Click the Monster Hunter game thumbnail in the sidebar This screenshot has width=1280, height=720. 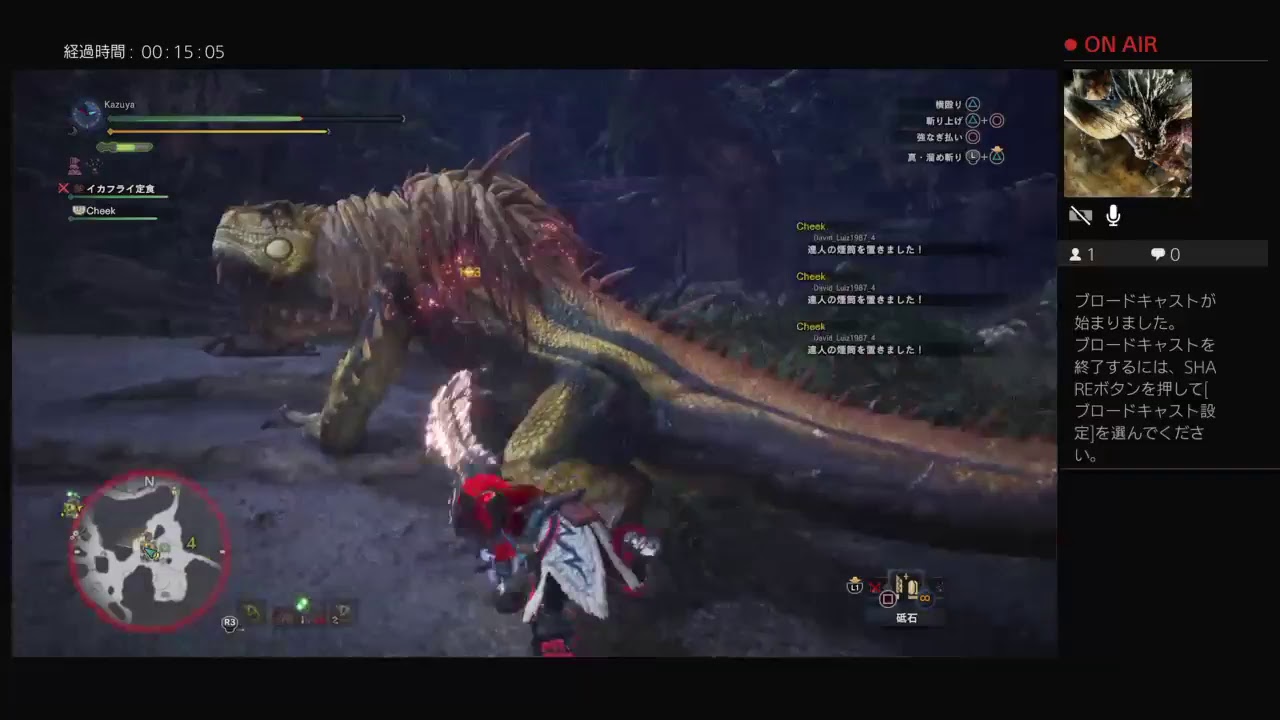tap(1128, 133)
